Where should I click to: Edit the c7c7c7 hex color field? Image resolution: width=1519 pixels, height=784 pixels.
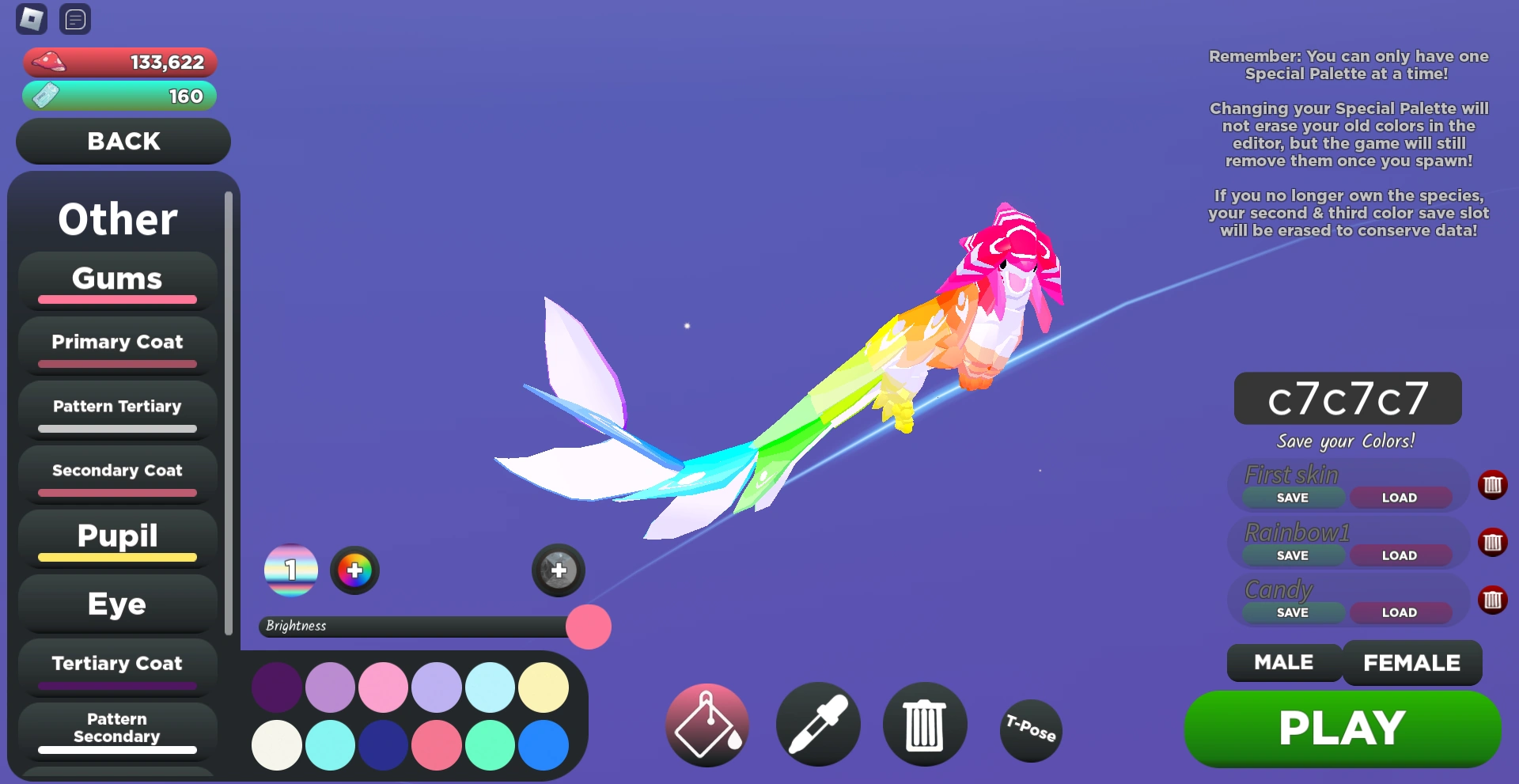click(x=1347, y=399)
